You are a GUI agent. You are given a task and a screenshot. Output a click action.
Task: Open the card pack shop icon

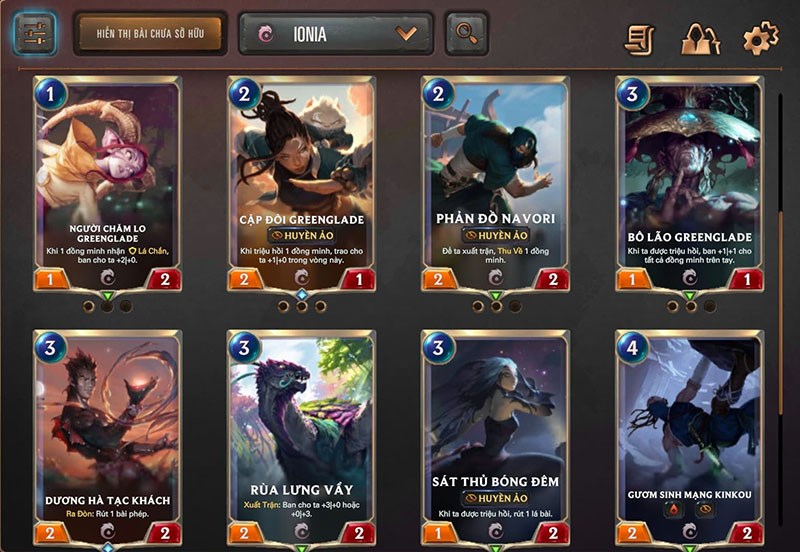point(700,39)
